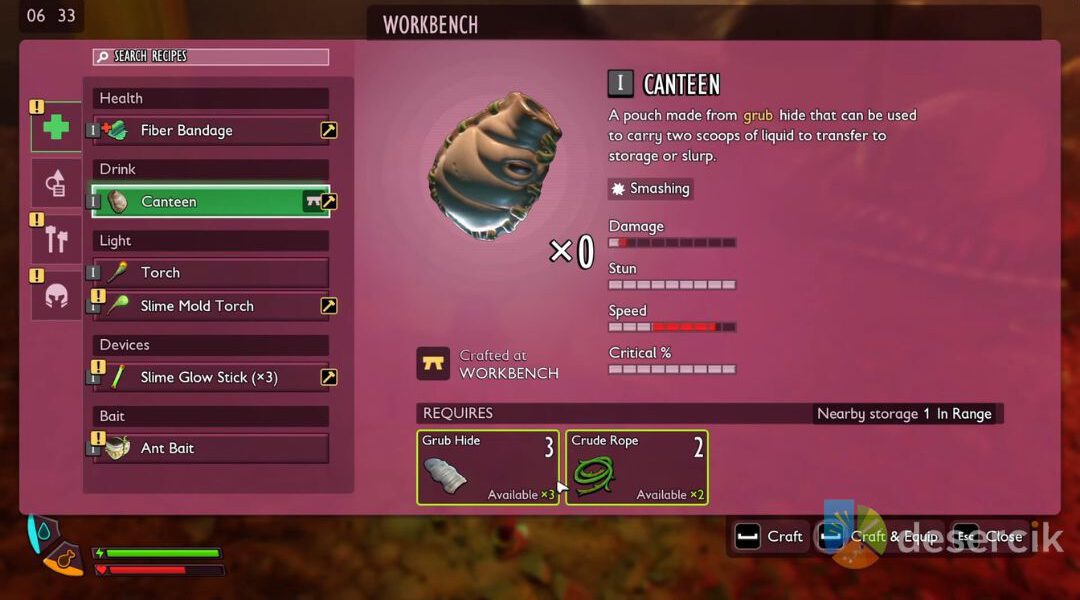1080x600 pixels.
Task: Open the category tab below the green cross
Action: pos(56,183)
